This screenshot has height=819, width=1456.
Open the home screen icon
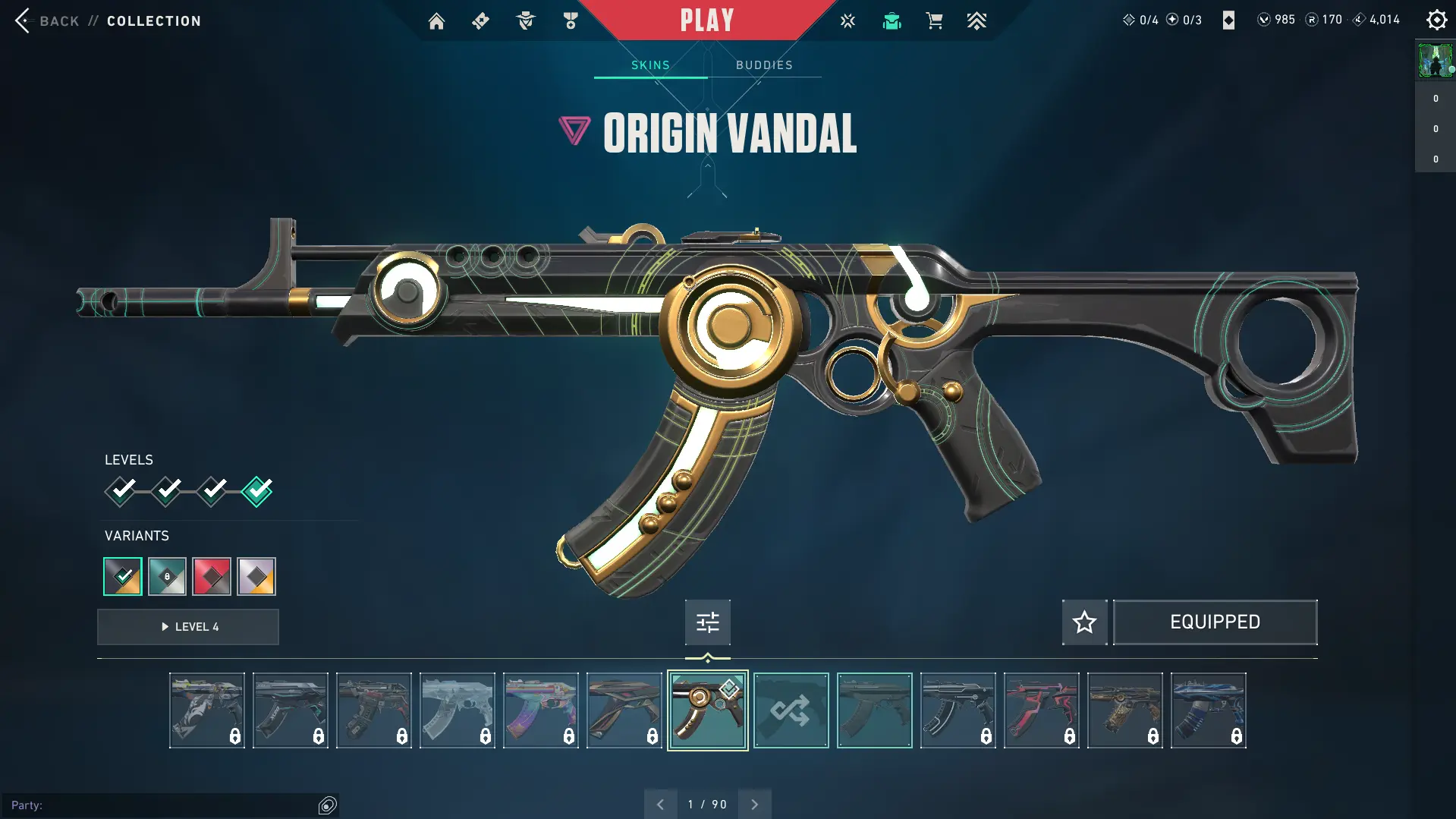point(436,21)
